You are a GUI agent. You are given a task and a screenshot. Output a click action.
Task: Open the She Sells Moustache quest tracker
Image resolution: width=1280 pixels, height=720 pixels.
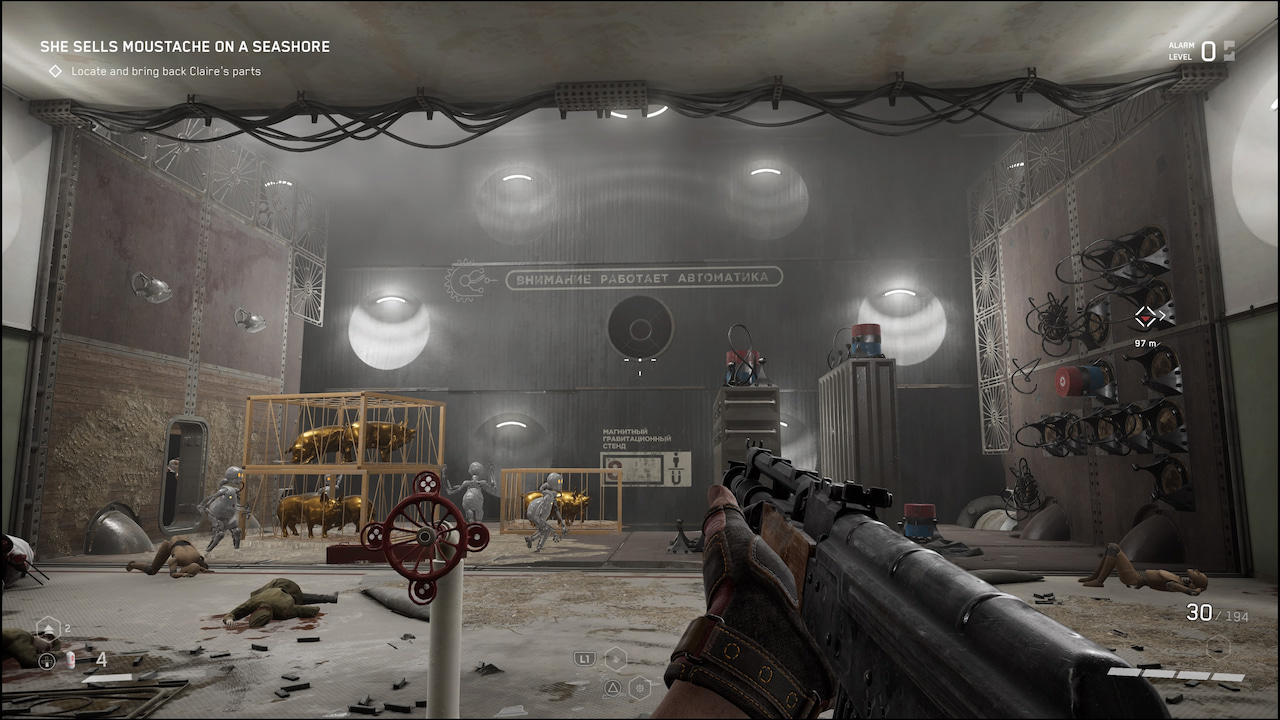(185, 47)
